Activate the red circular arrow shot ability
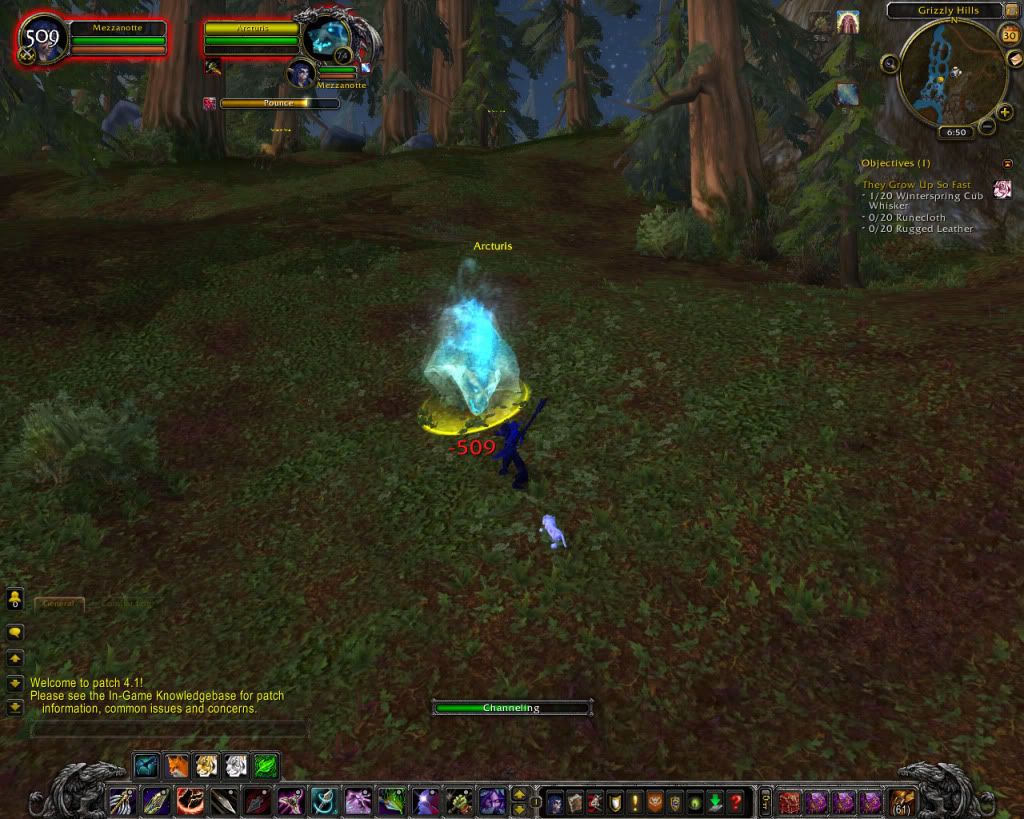 pos(190,801)
